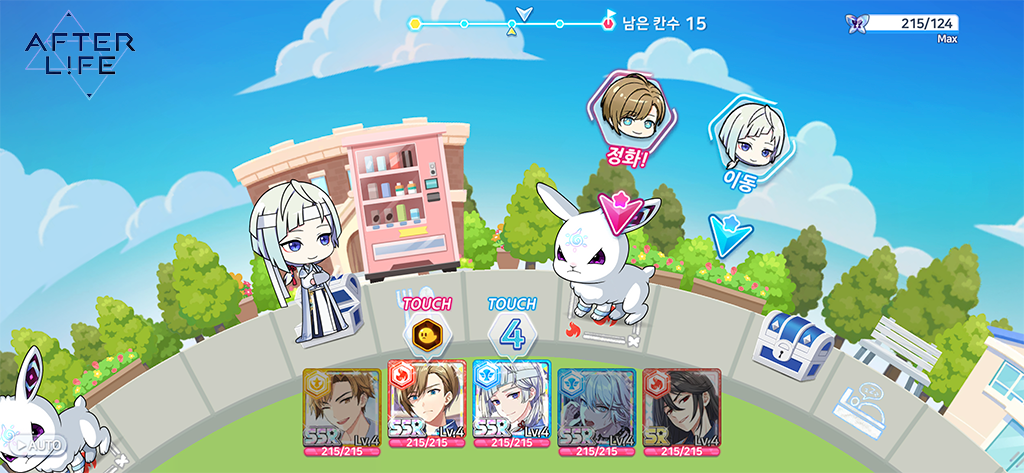Select the red fire brown-haired SSR card
Image resolution: width=1024 pixels, height=473 pixels.
pos(427,412)
